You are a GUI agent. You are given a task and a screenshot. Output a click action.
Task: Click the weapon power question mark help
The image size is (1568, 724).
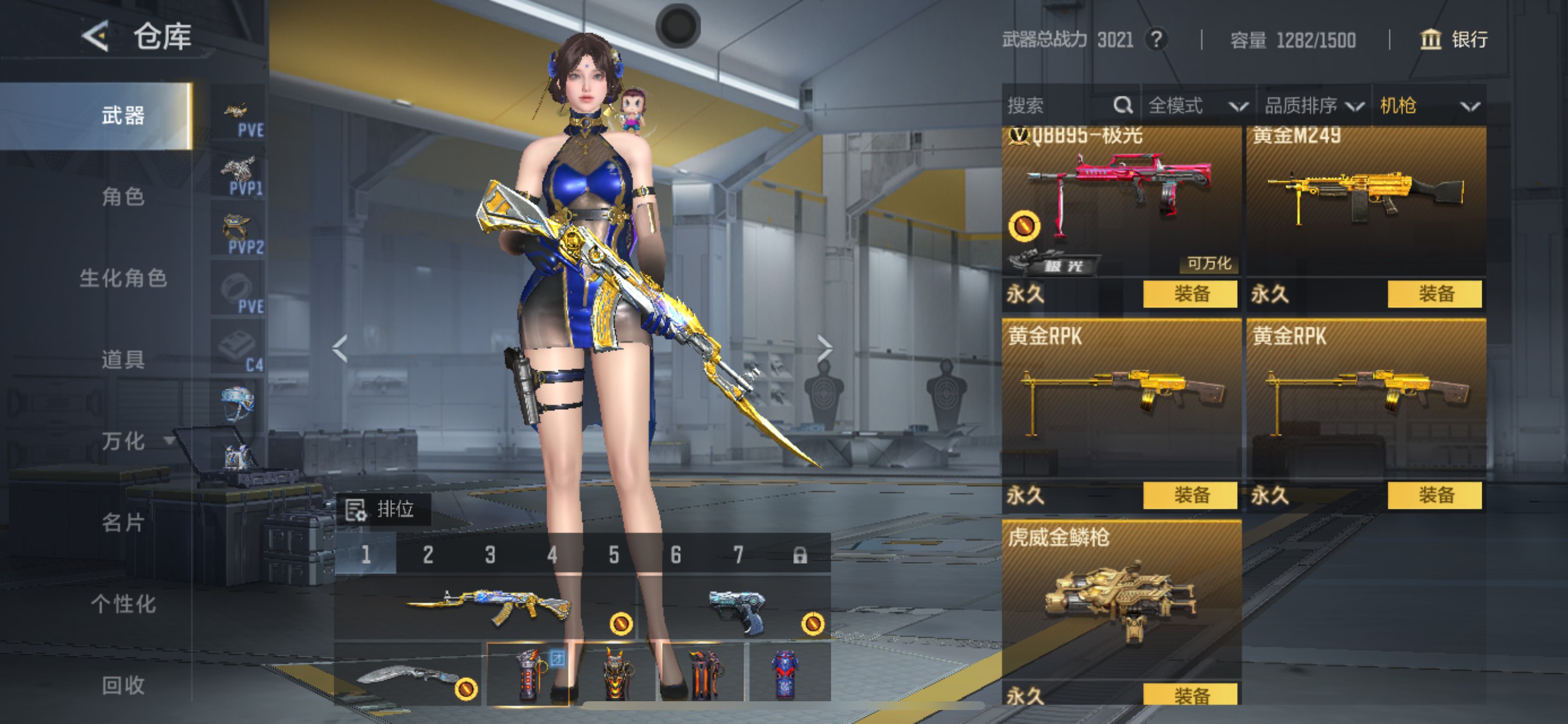coord(1156,40)
